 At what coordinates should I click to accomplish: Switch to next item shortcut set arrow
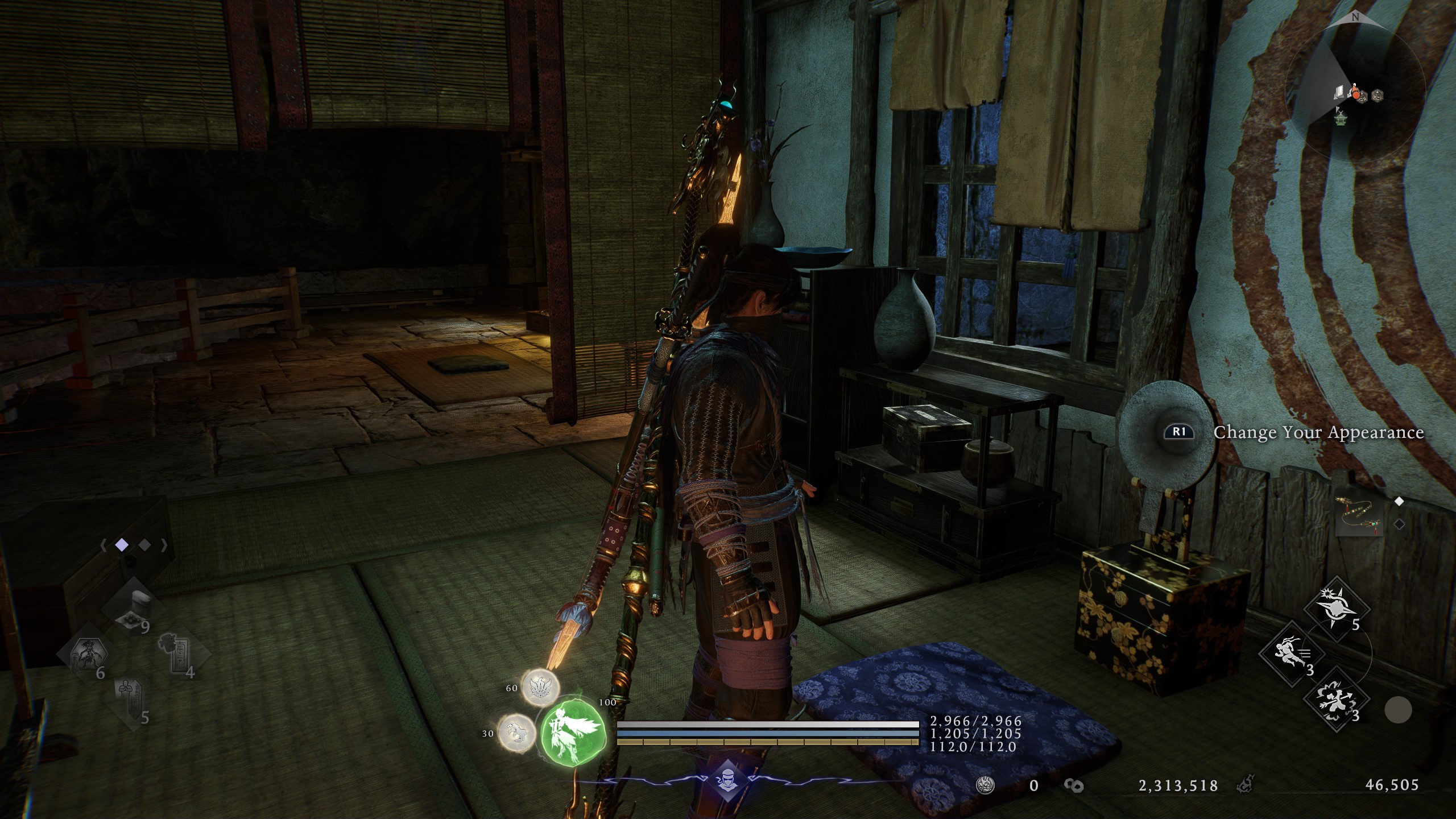(164, 545)
